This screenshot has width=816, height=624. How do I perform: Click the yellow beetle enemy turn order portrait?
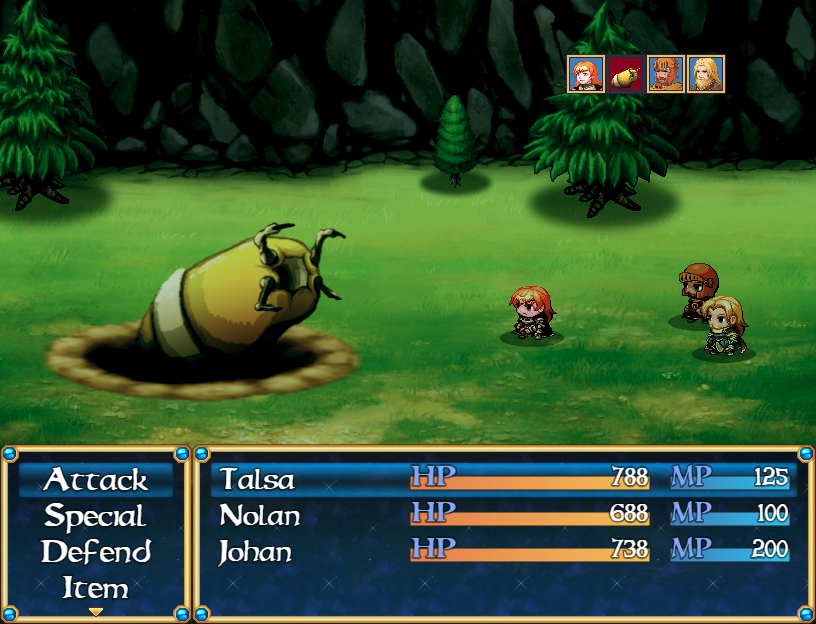point(626,74)
